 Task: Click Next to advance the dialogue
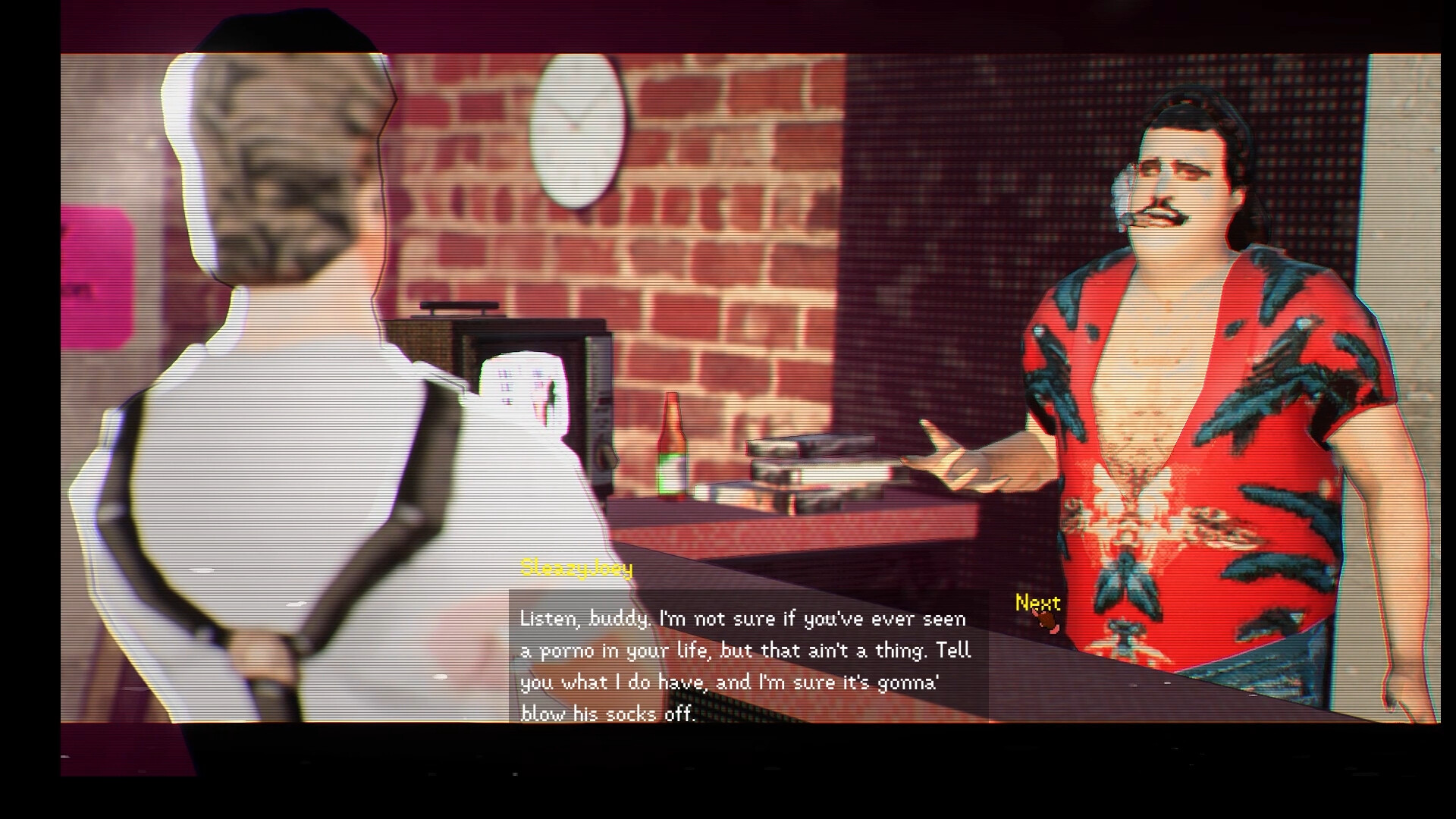tap(1037, 604)
